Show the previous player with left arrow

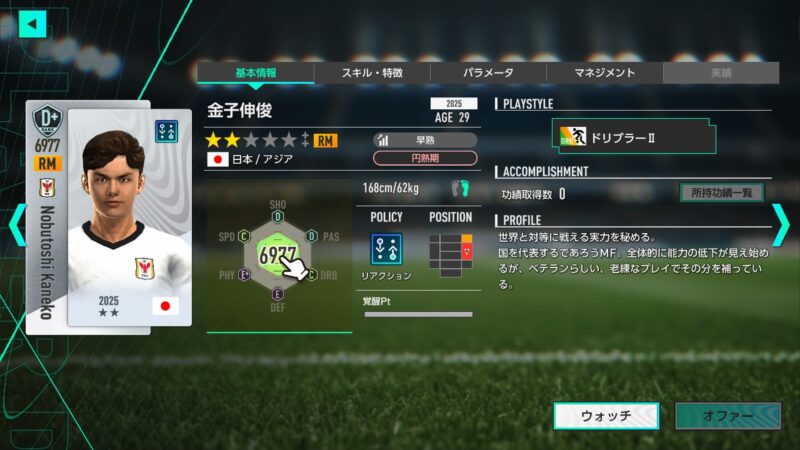click(16, 225)
